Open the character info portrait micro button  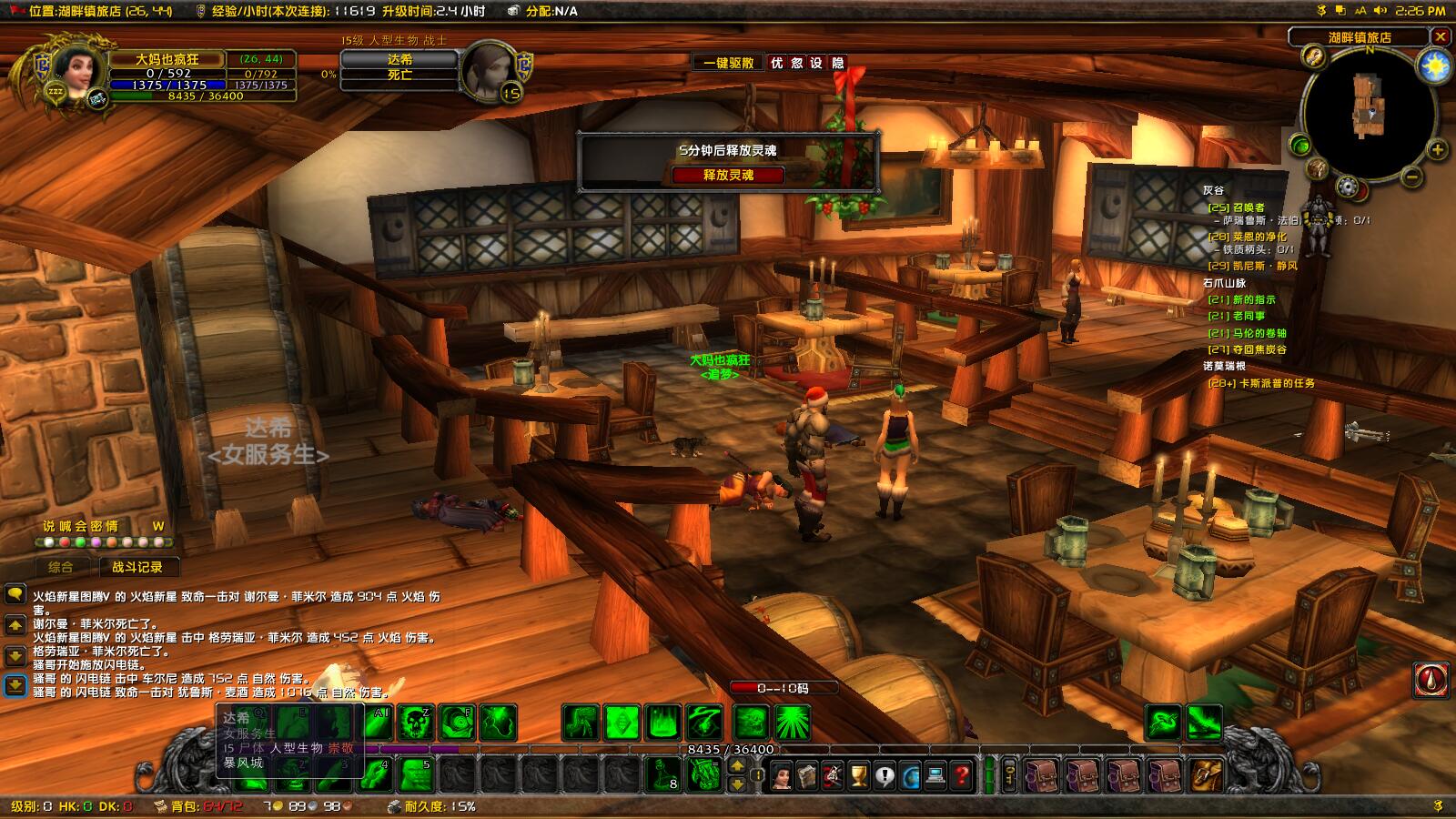[x=782, y=776]
